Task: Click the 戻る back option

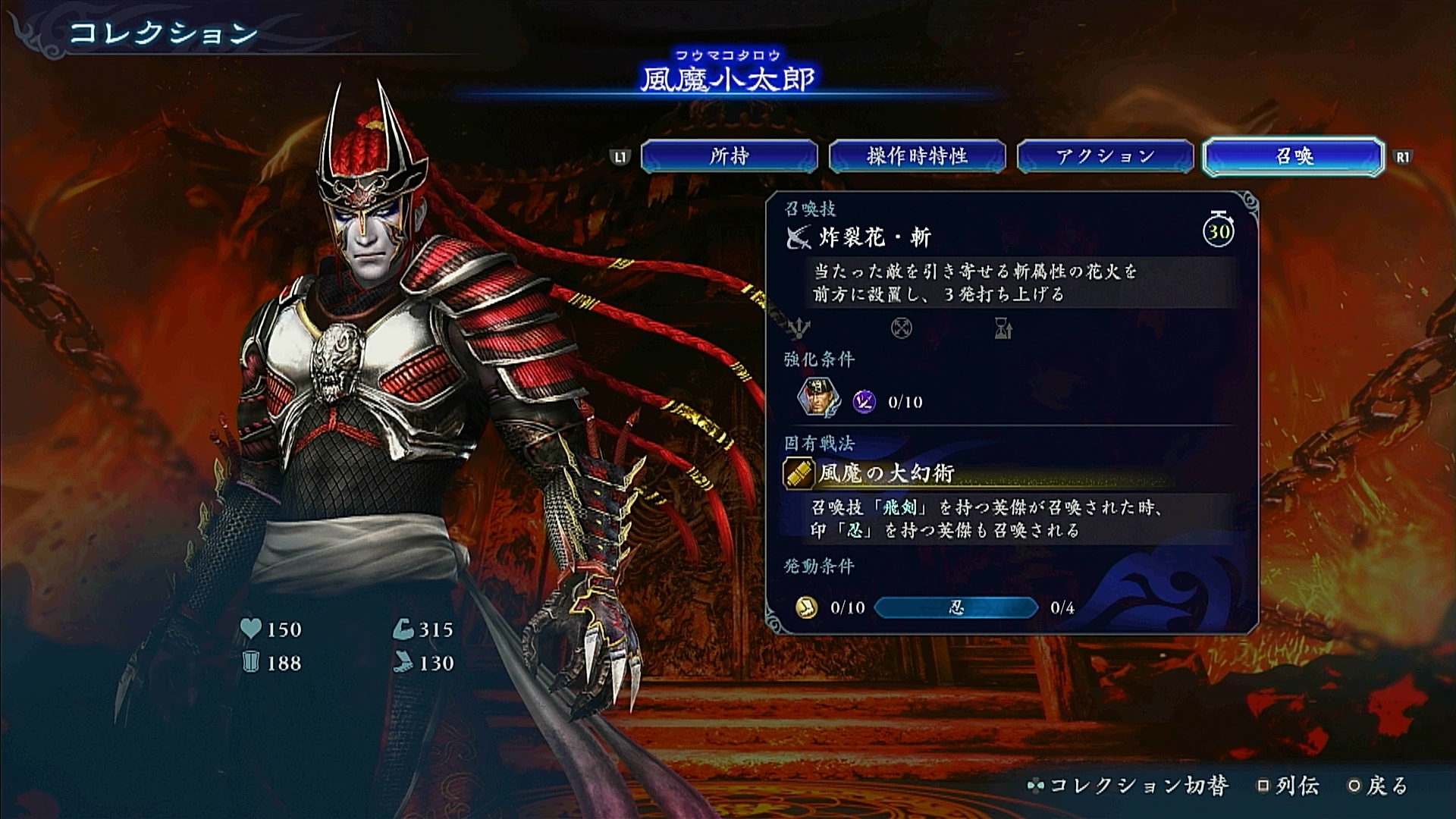Action: pyautogui.click(x=1378, y=786)
